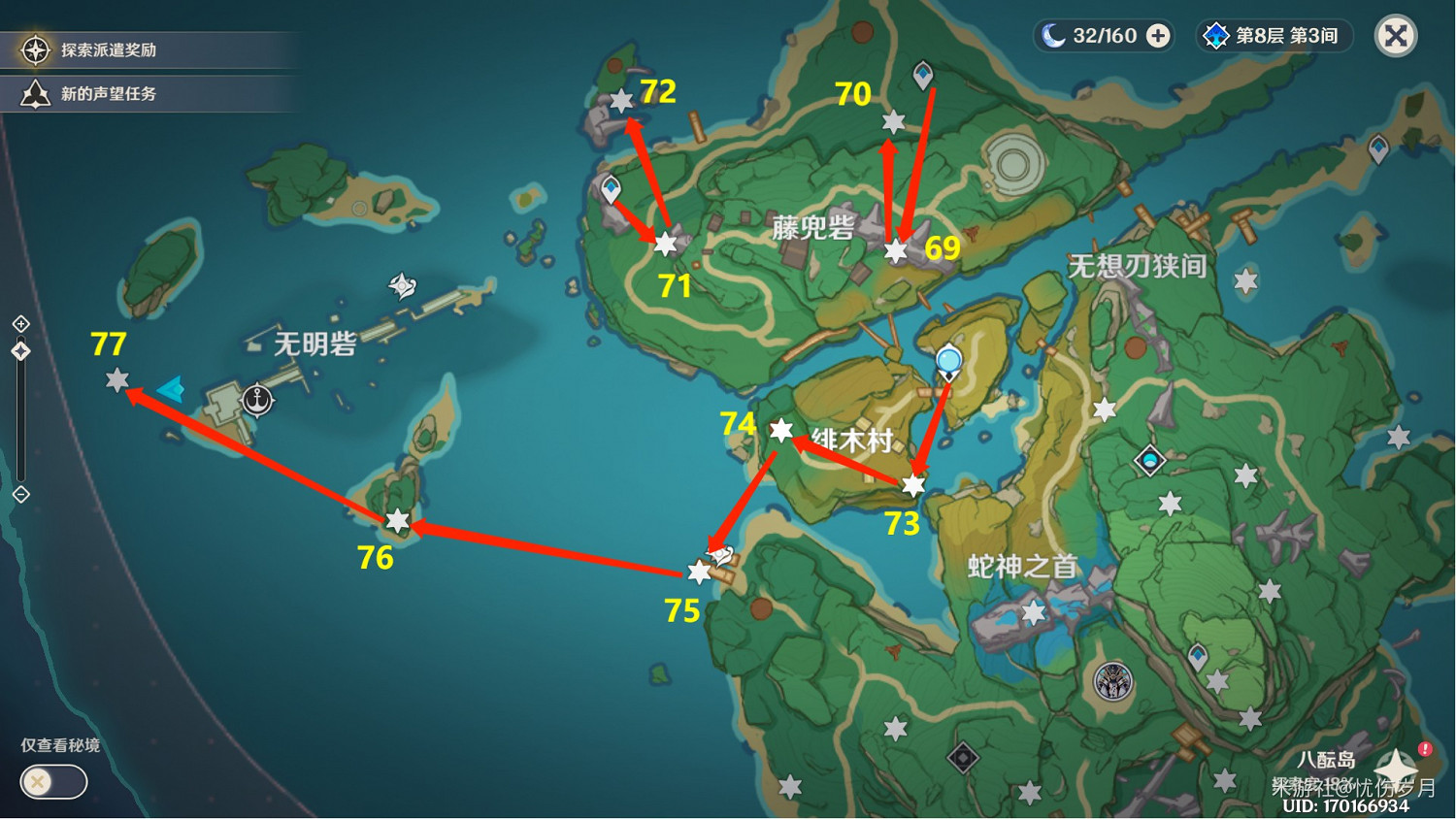Open the teleport waypoint near 藤兜砲 marker 70

[x=922, y=72]
